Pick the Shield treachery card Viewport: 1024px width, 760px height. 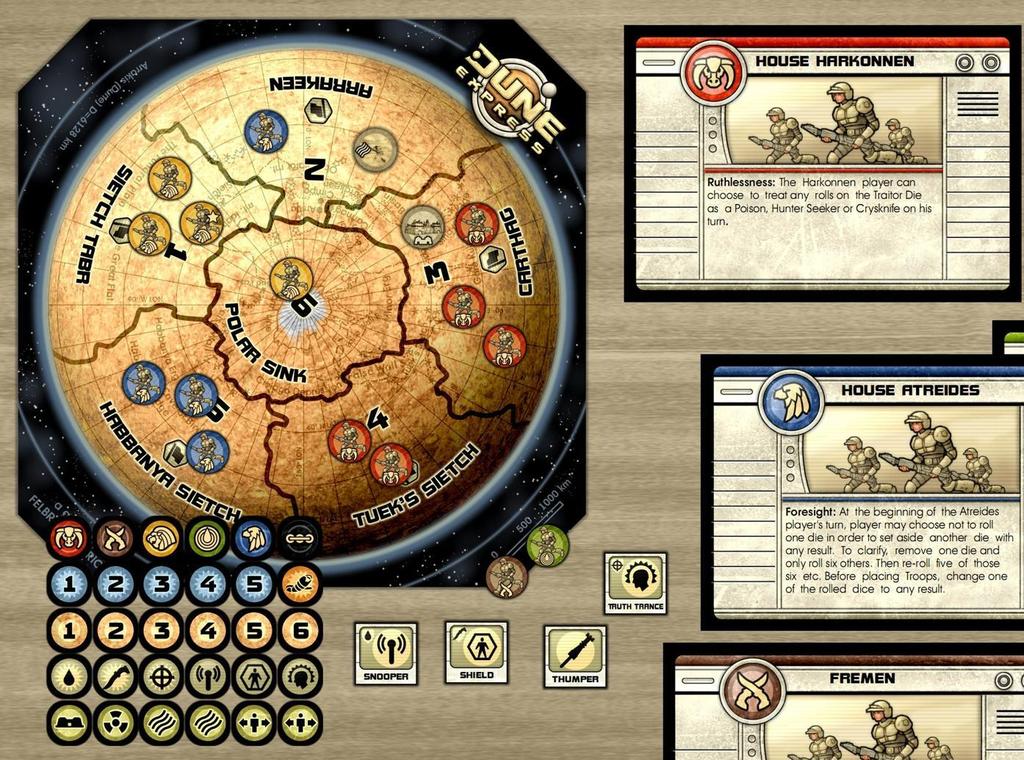point(476,653)
